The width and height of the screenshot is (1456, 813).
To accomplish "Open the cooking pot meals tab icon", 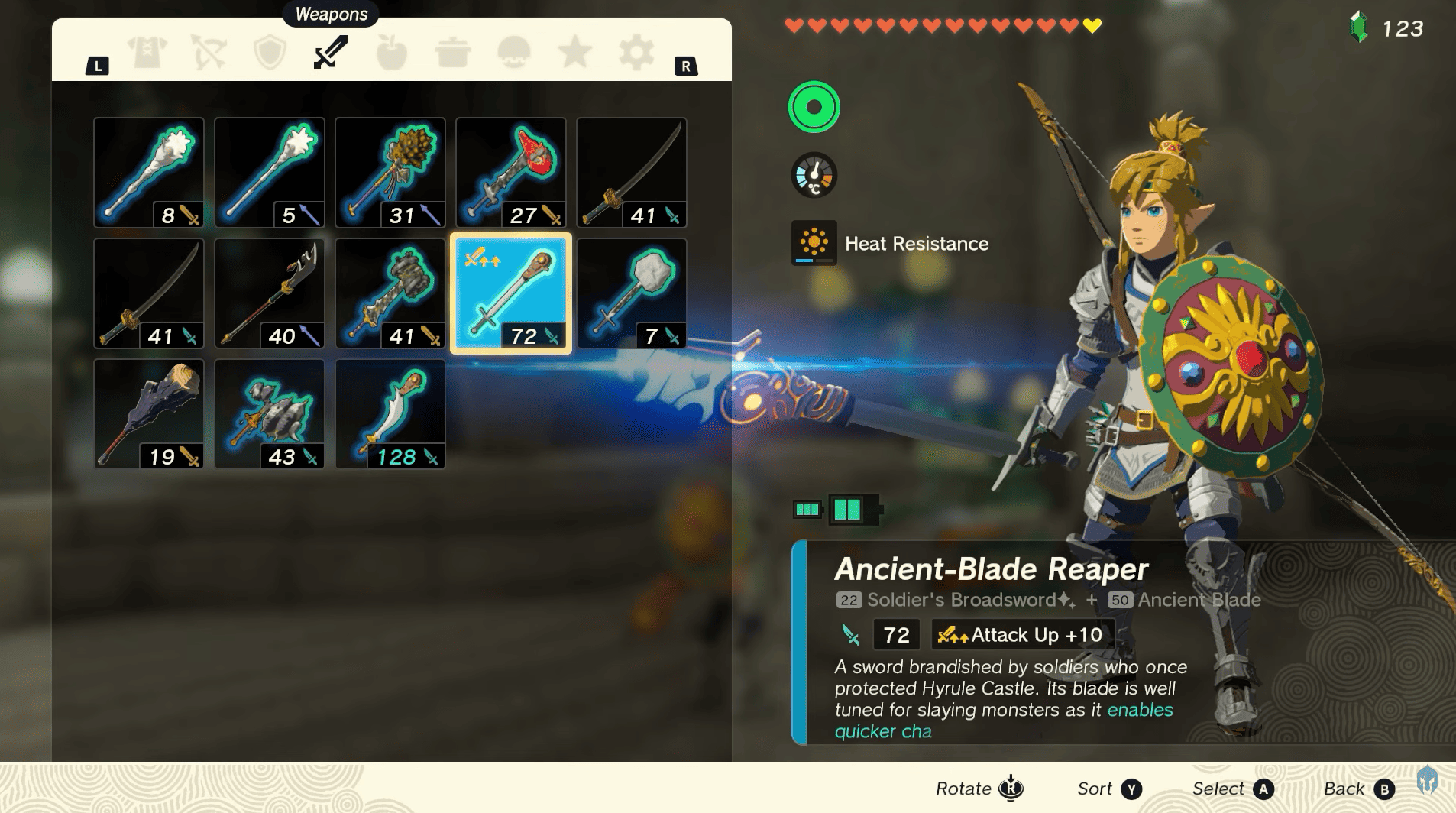I will (x=455, y=52).
